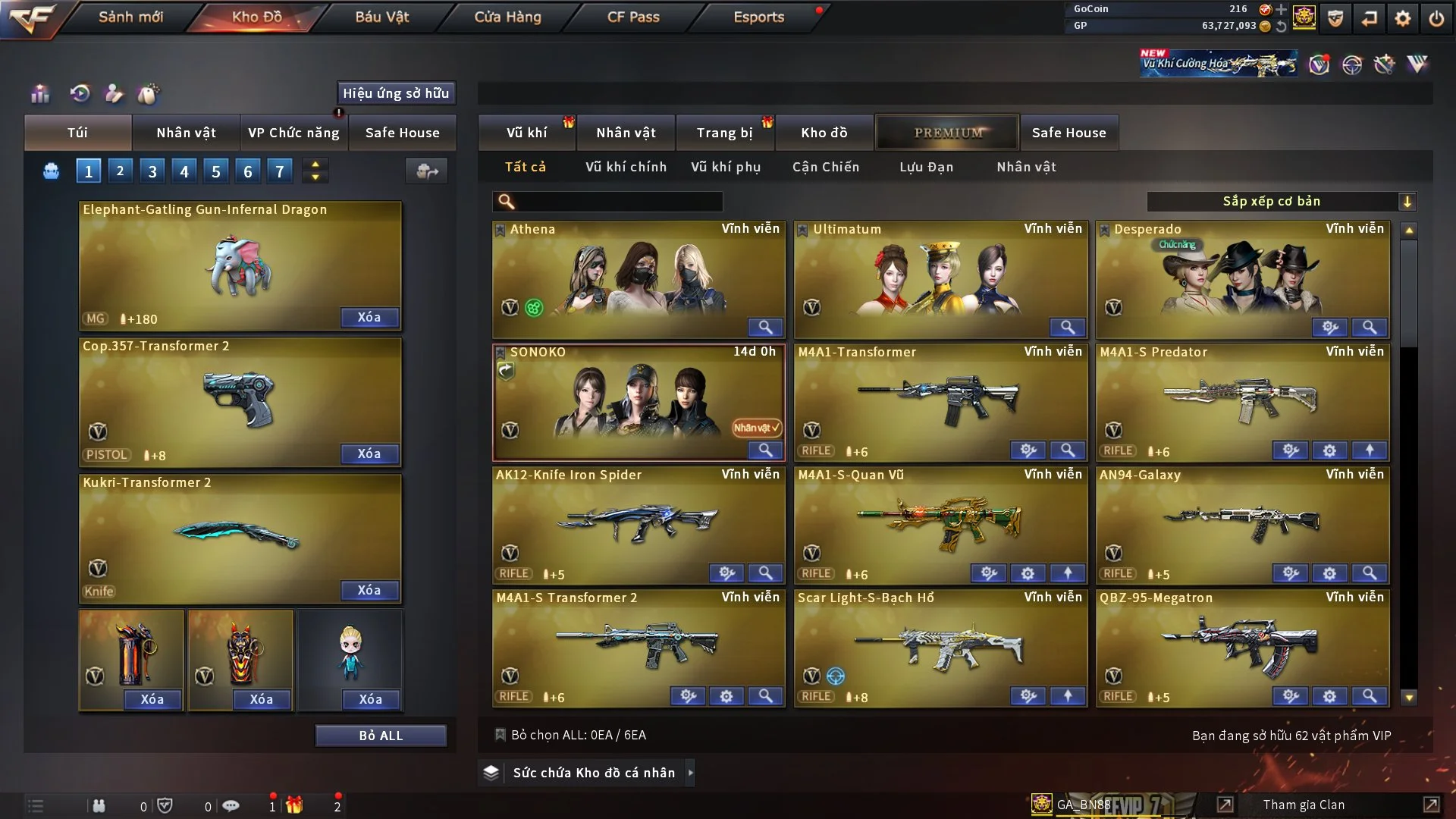The width and height of the screenshot is (1456, 819).
Task: Open the Cửa Hàng shop
Action: pyautogui.click(x=507, y=17)
